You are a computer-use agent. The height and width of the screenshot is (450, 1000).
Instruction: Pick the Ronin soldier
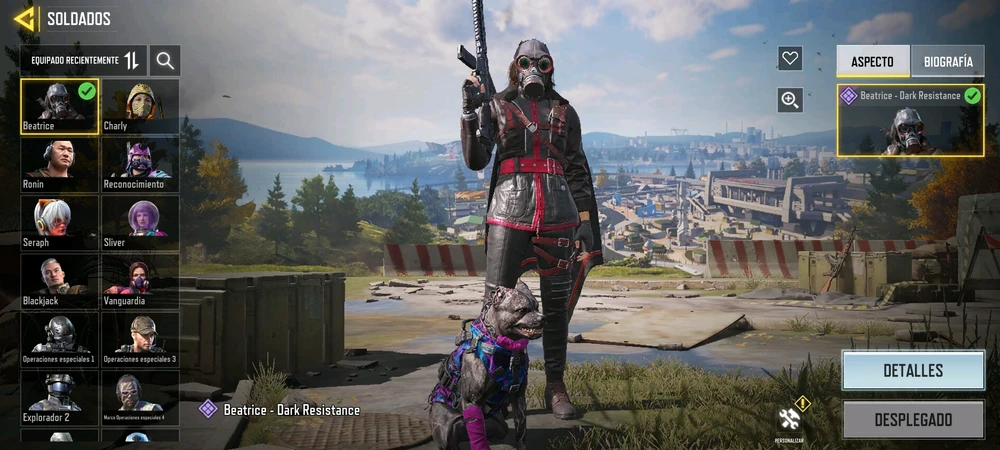(x=60, y=165)
